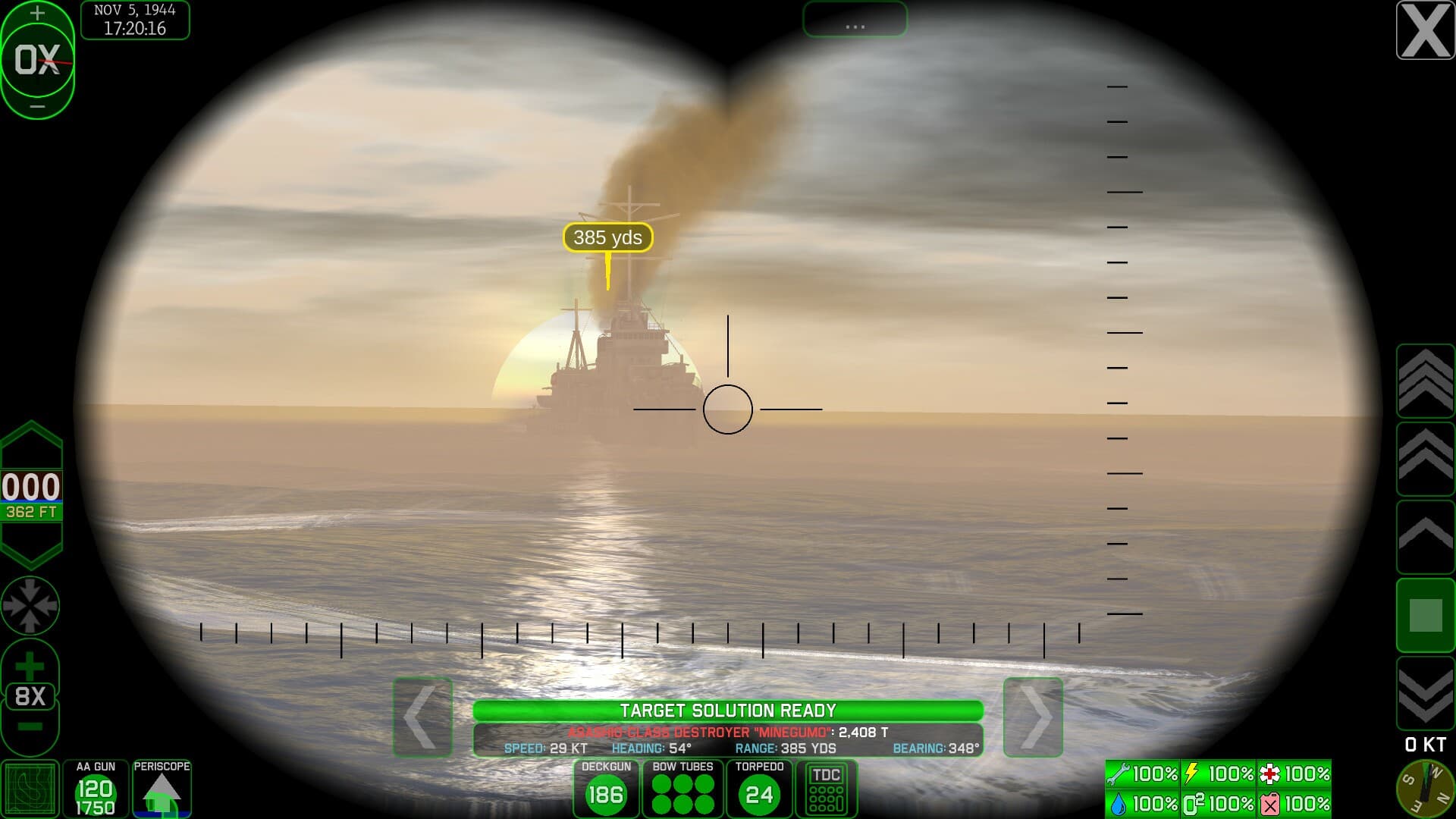Screen dimensions: 1456x819
Task: Close the binocular view with the X button
Action: [x=1425, y=30]
